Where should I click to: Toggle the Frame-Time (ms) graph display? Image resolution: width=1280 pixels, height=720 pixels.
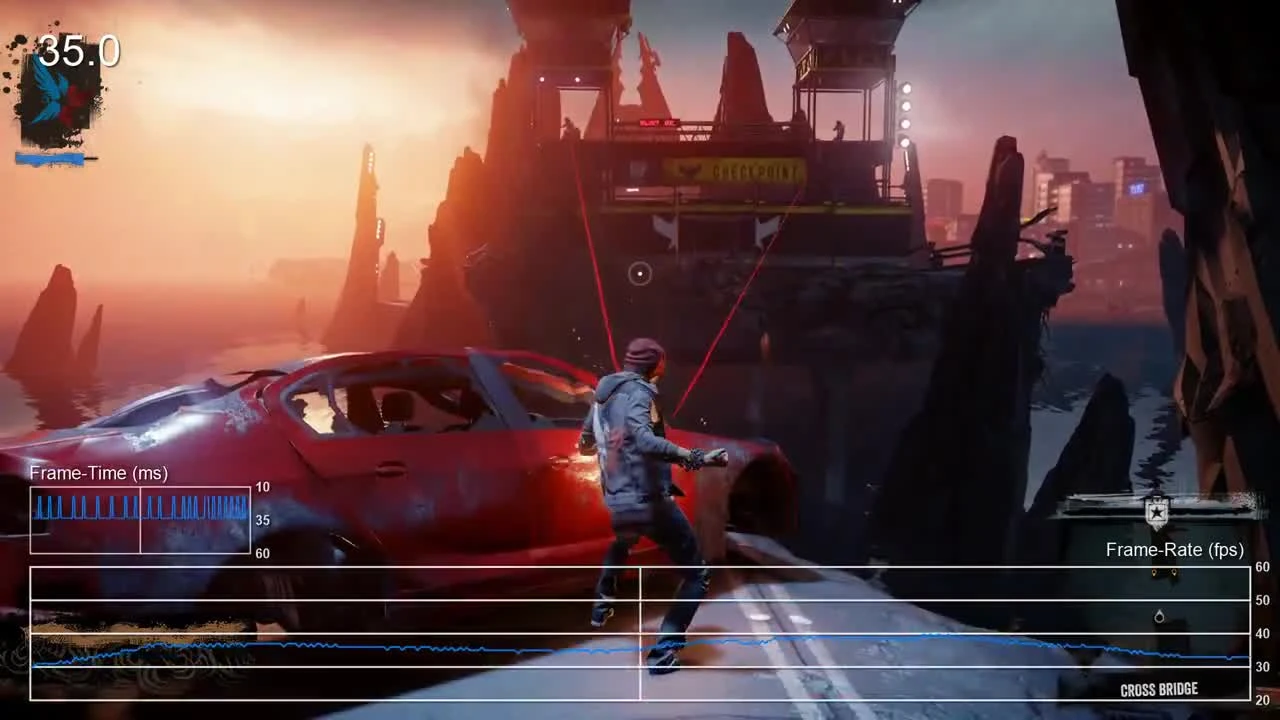pyautogui.click(x=140, y=519)
